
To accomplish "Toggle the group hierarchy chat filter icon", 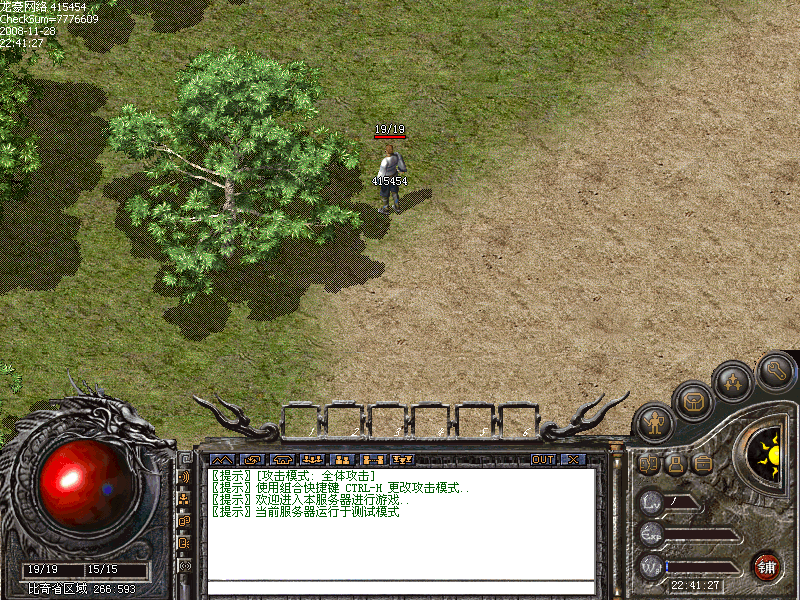I will (185, 498).
